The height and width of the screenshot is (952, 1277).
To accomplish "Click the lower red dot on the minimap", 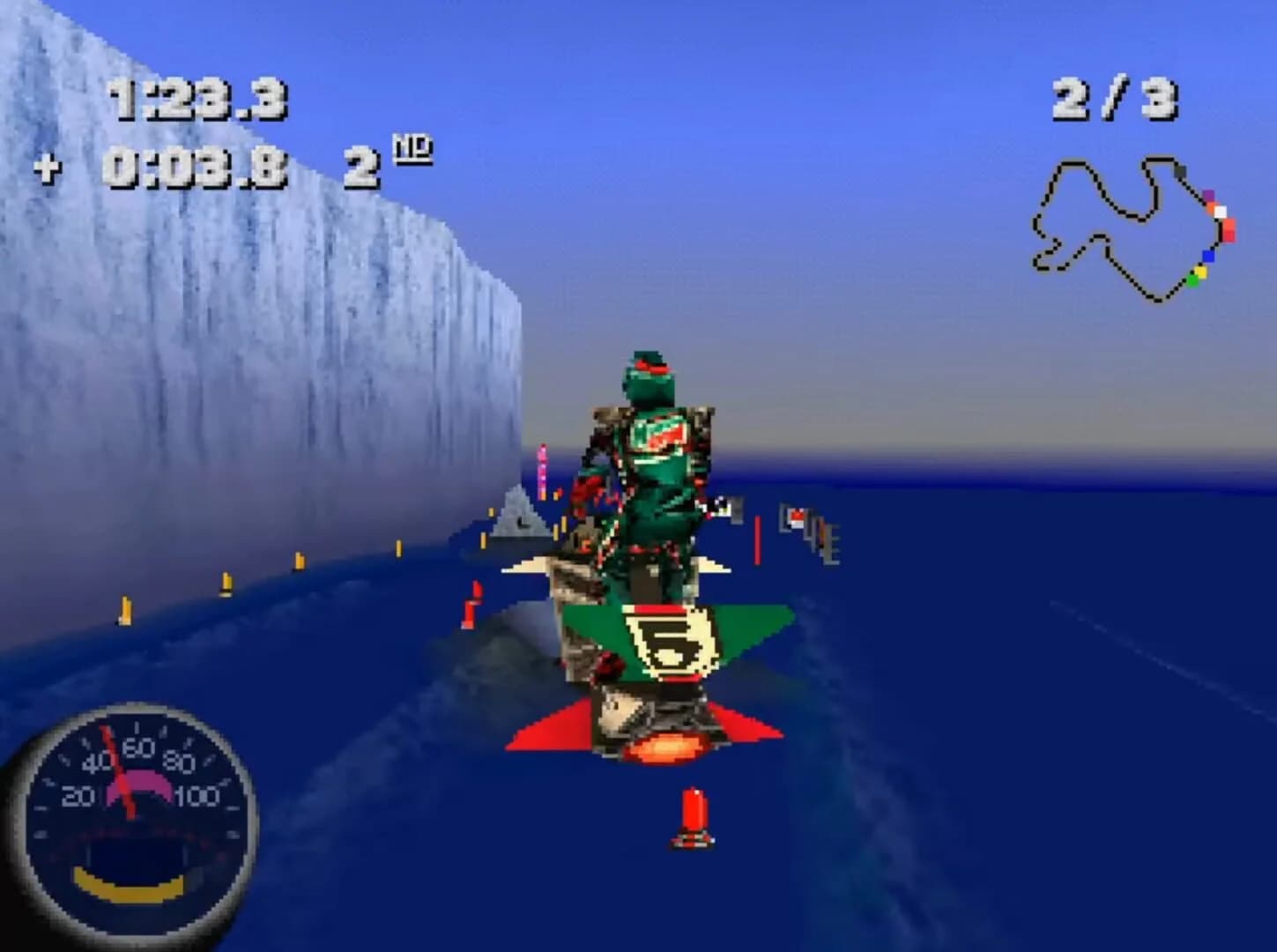I will [1229, 236].
